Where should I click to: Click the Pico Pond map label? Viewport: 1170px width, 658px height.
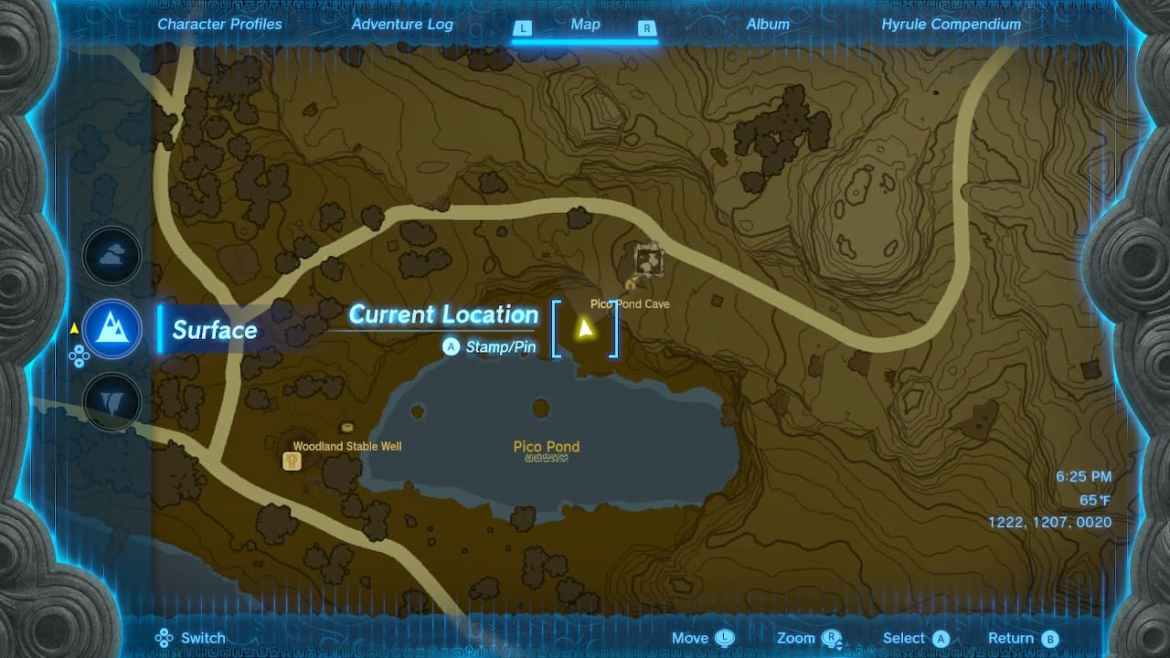click(x=546, y=447)
